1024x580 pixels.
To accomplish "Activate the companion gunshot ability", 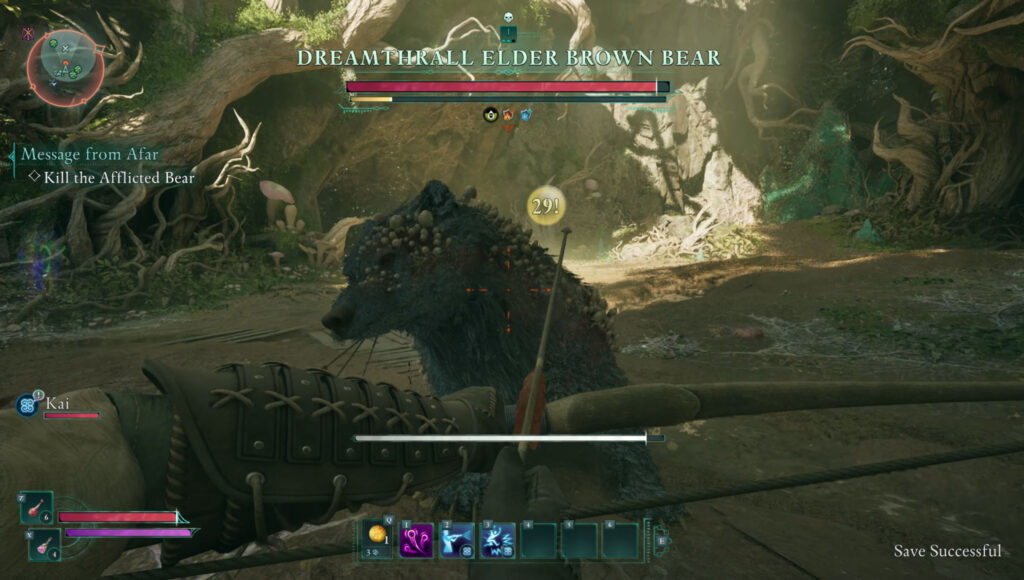I will point(457,541).
